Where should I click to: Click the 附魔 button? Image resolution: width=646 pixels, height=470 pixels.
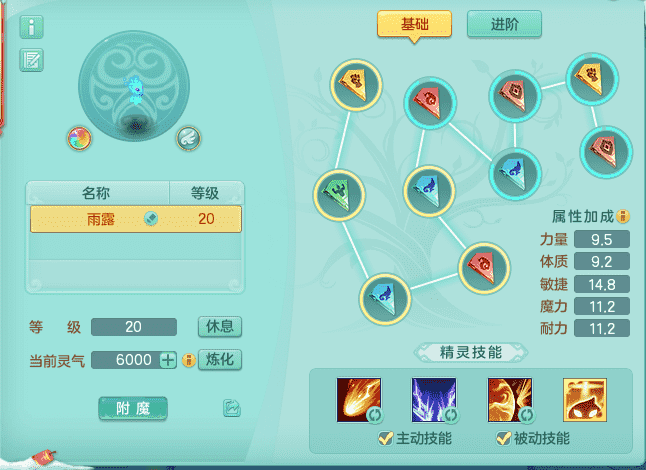coord(133,408)
